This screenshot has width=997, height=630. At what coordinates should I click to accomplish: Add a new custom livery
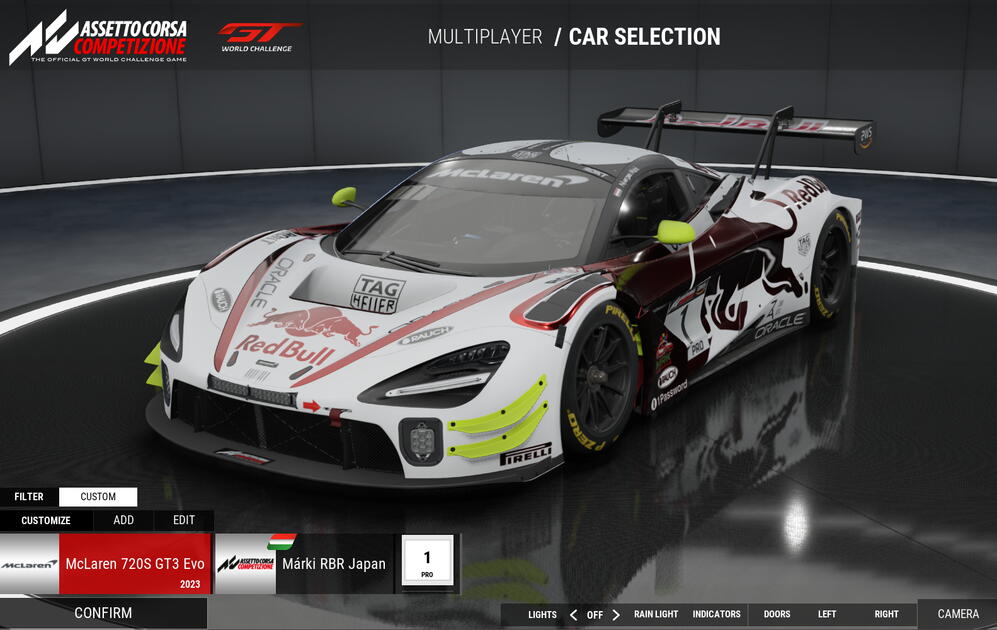[123, 520]
